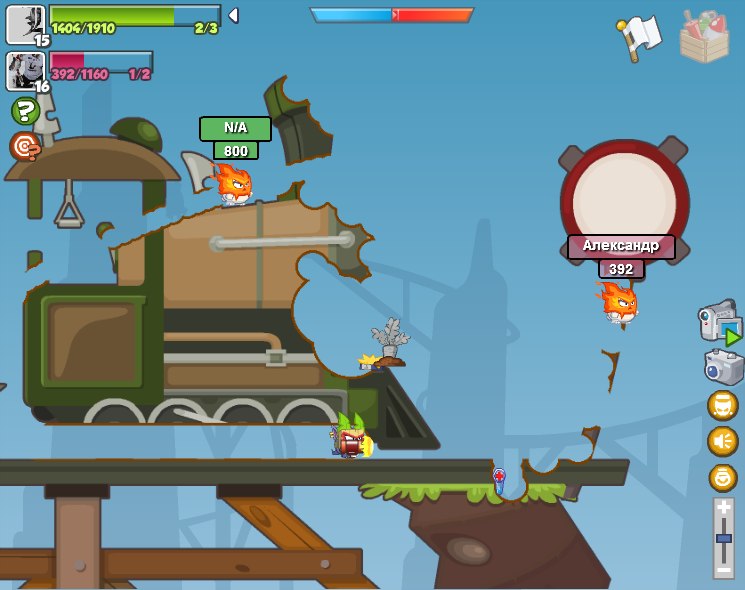Viewport: 745px width, 590px height.
Task: Click the orange target hint button
Action: [25, 146]
